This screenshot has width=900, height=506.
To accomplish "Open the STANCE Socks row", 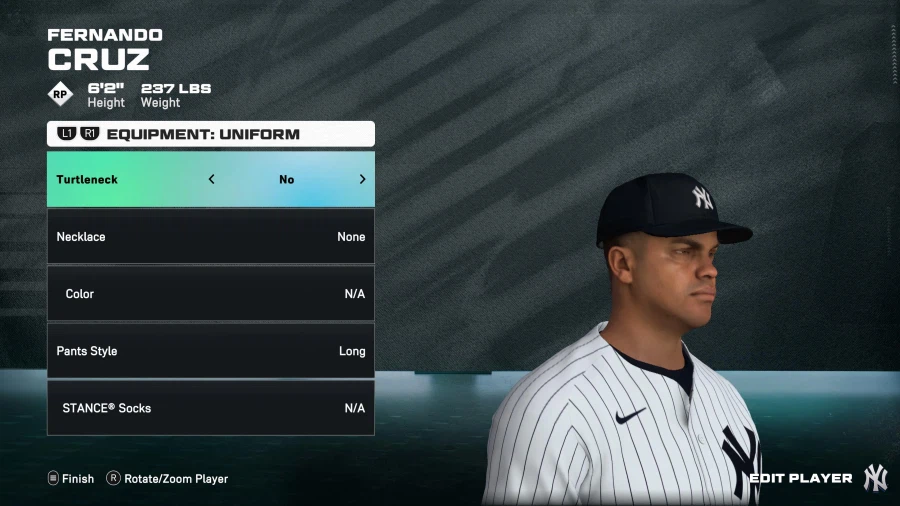I will (210, 408).
